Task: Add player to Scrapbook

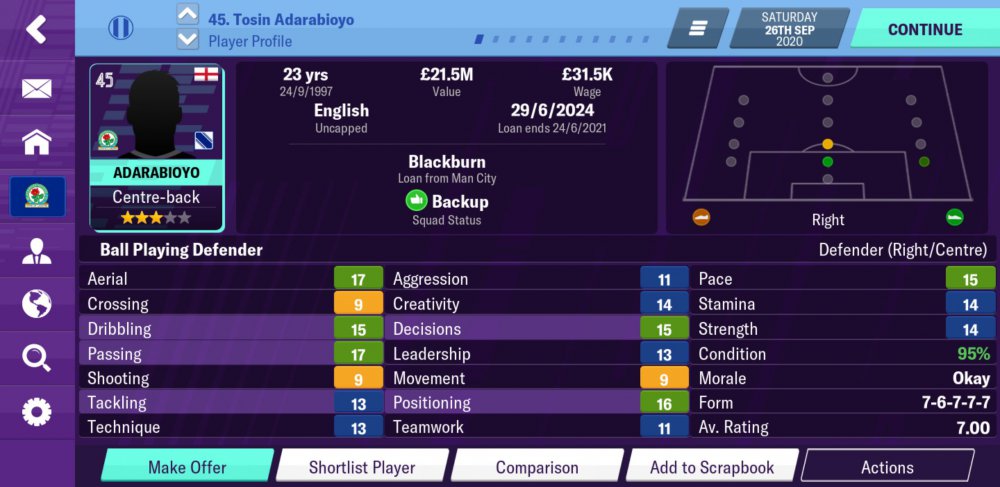Action: click(x=712, y=467)
